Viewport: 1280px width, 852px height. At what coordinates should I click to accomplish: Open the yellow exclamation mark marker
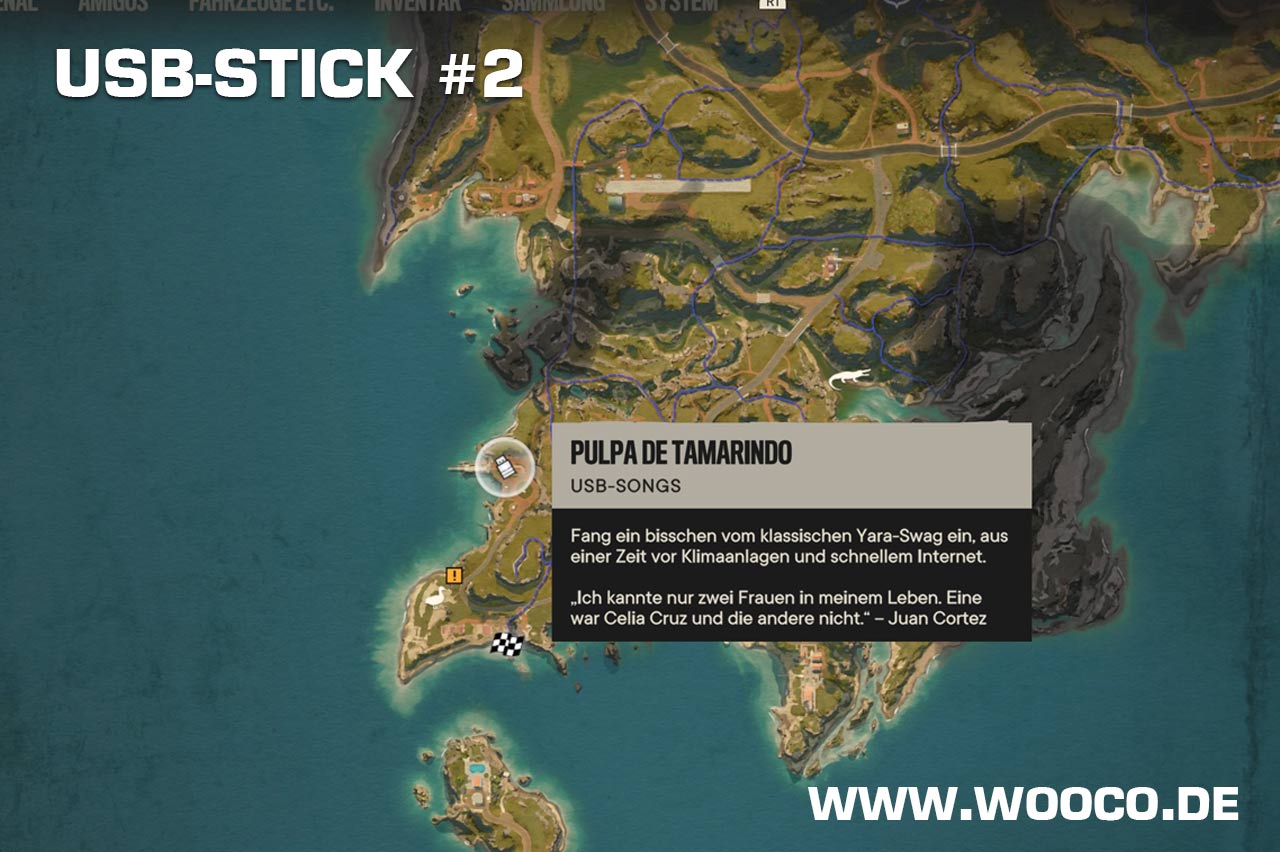(x=455, y=575)
